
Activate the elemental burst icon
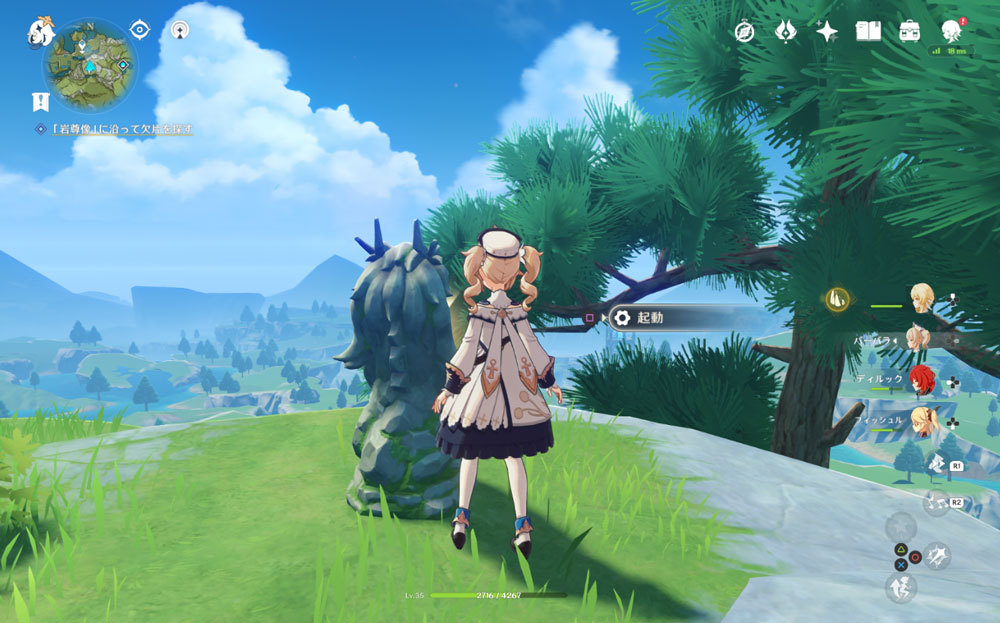pyautogui.click(x=937, y=502)
